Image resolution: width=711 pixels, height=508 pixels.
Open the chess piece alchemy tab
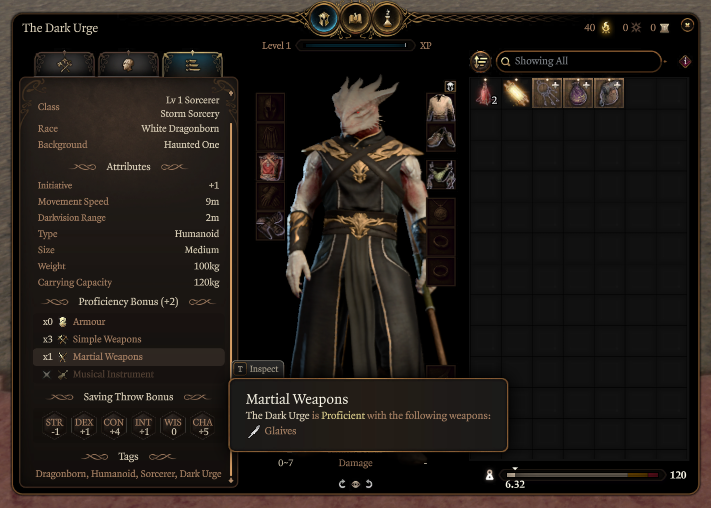[x=387, y=17]
